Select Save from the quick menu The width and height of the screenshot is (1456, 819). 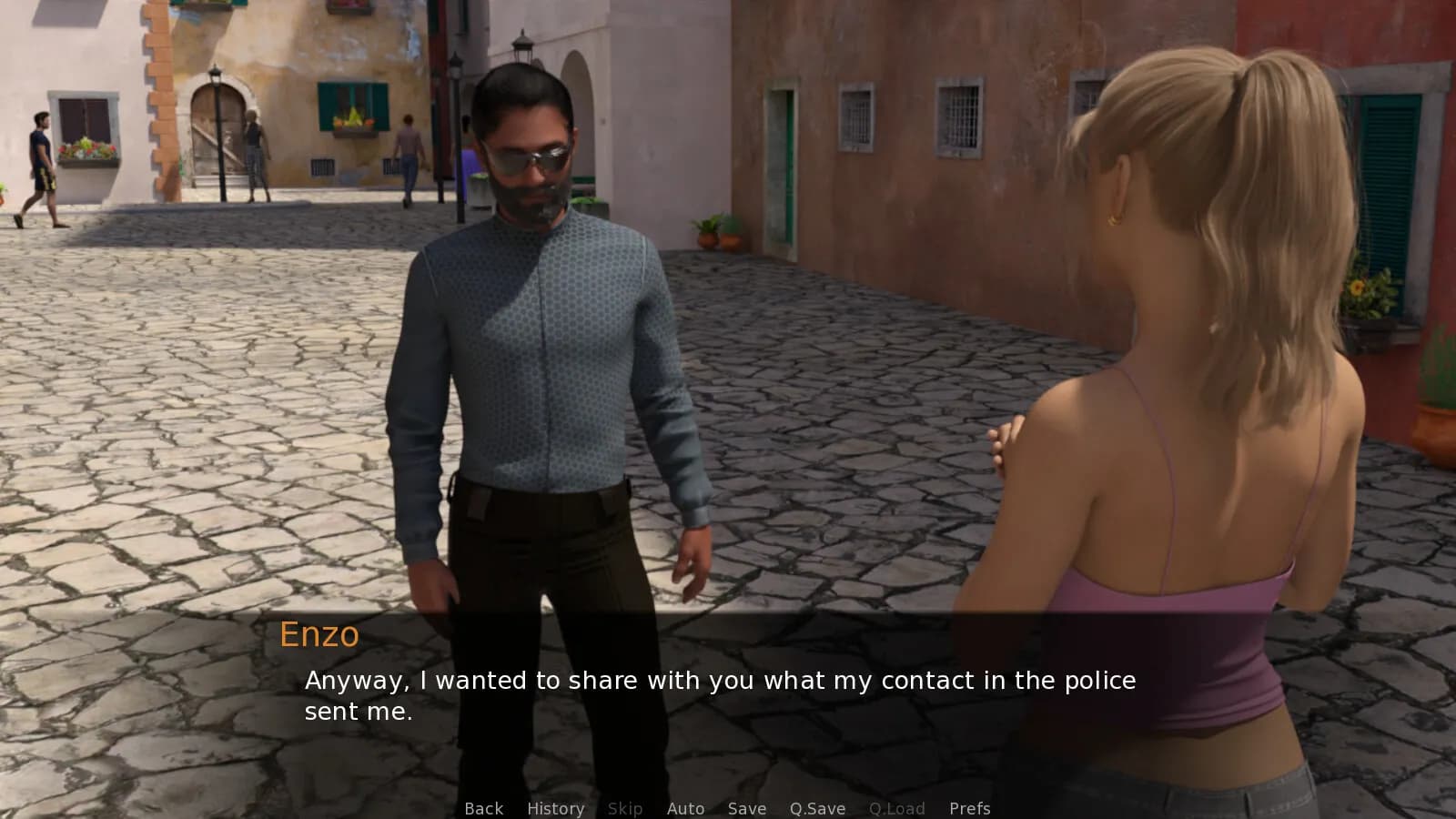[x=746, y=808]
